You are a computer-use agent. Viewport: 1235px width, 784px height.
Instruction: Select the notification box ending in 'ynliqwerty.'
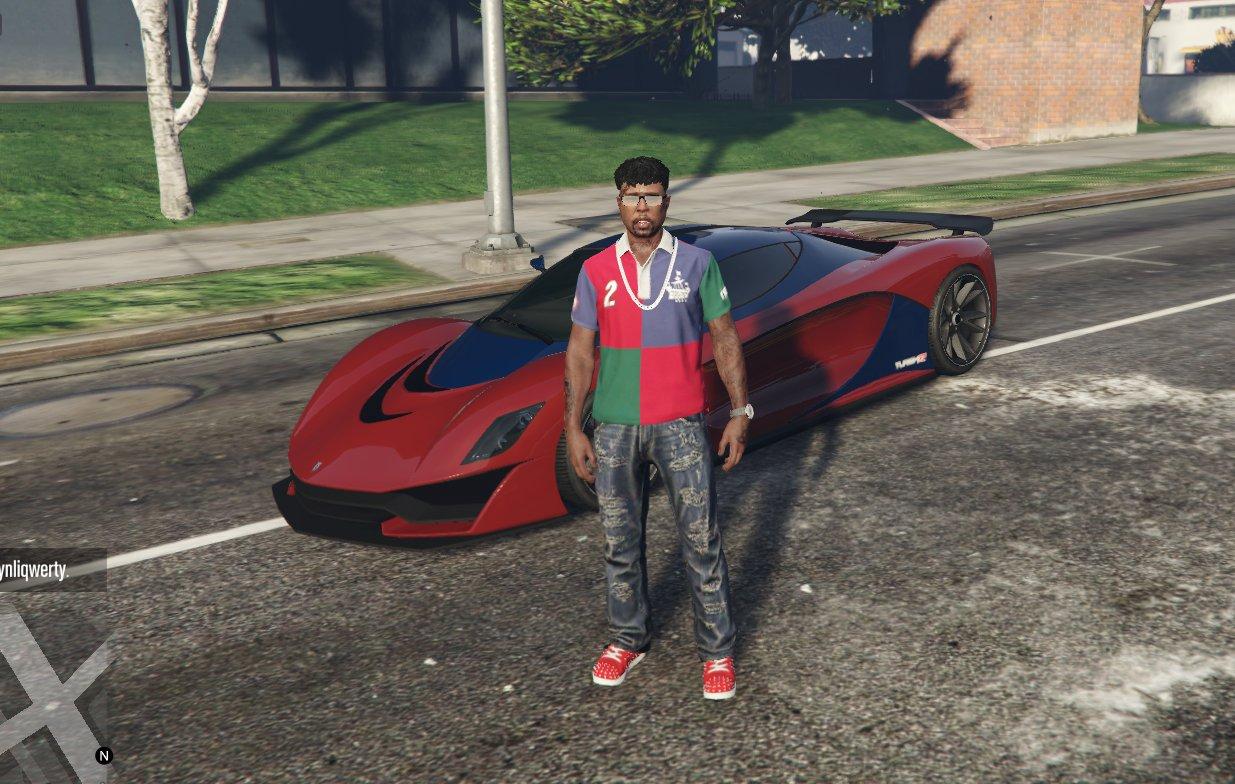pos(52,570)
